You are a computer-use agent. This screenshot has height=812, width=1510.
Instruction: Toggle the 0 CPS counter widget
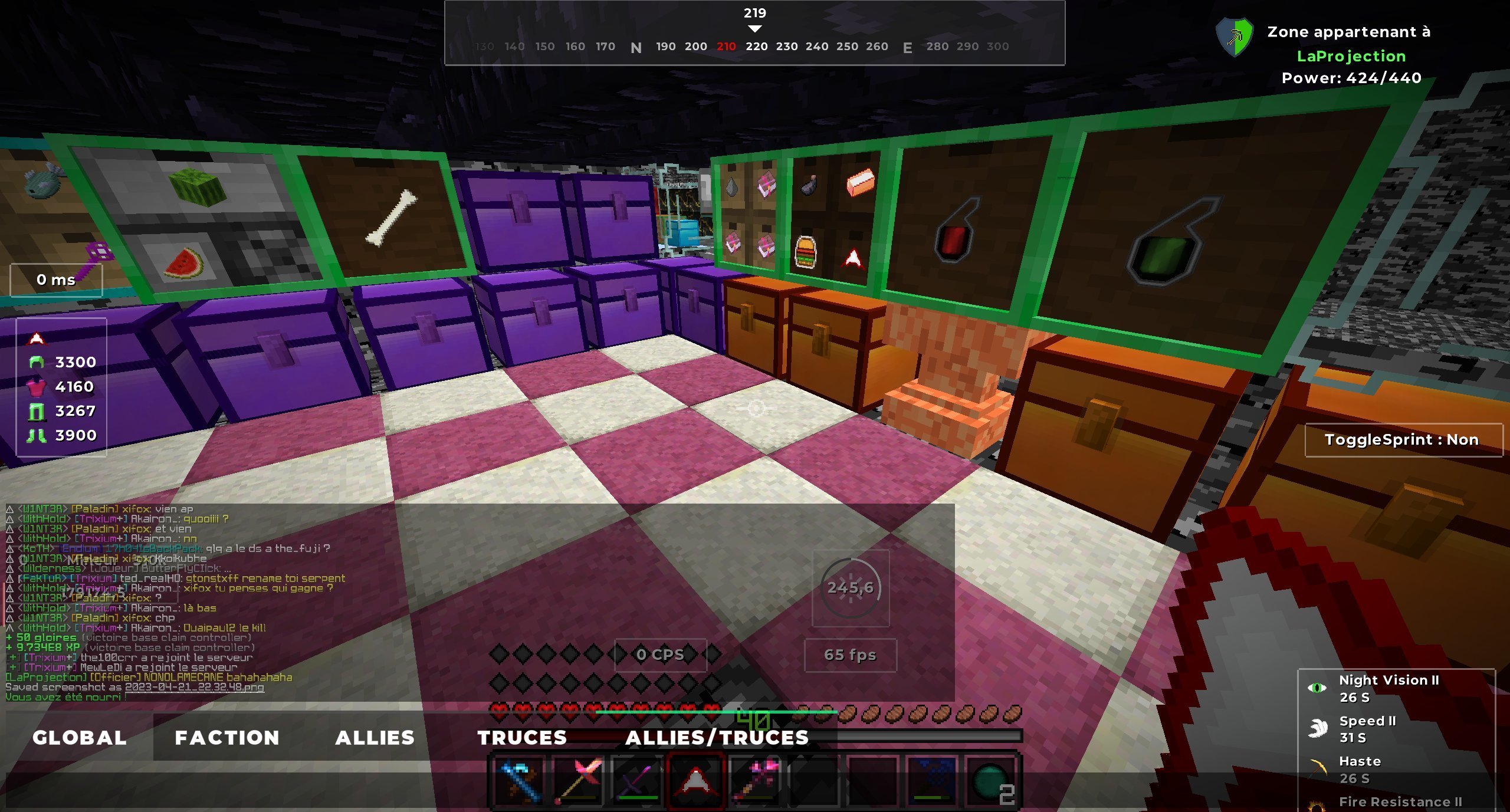click(661, 655)
